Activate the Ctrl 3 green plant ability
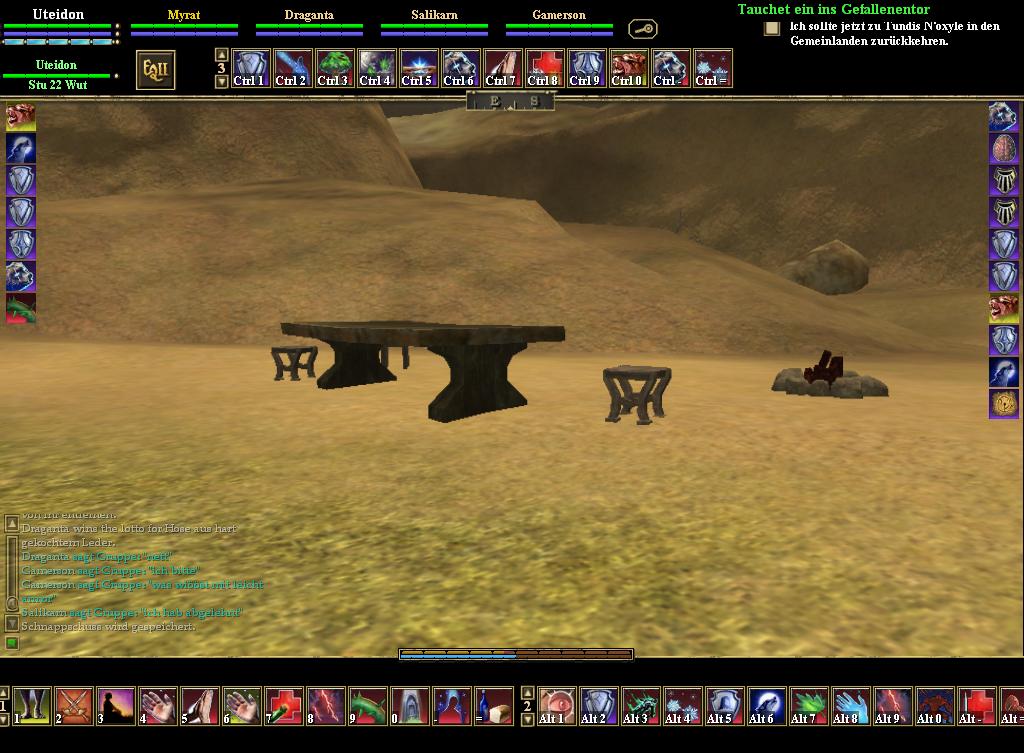1024x753 pixels. [x=333, y=69]
